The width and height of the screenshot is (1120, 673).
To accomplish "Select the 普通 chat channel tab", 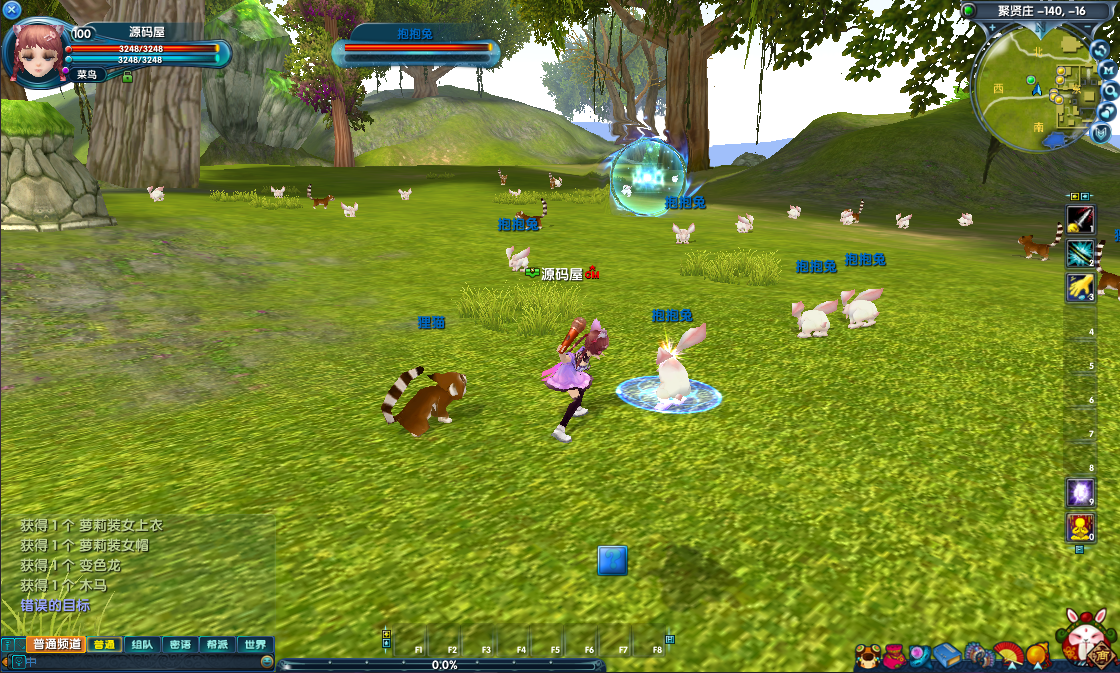I will 104,645.
